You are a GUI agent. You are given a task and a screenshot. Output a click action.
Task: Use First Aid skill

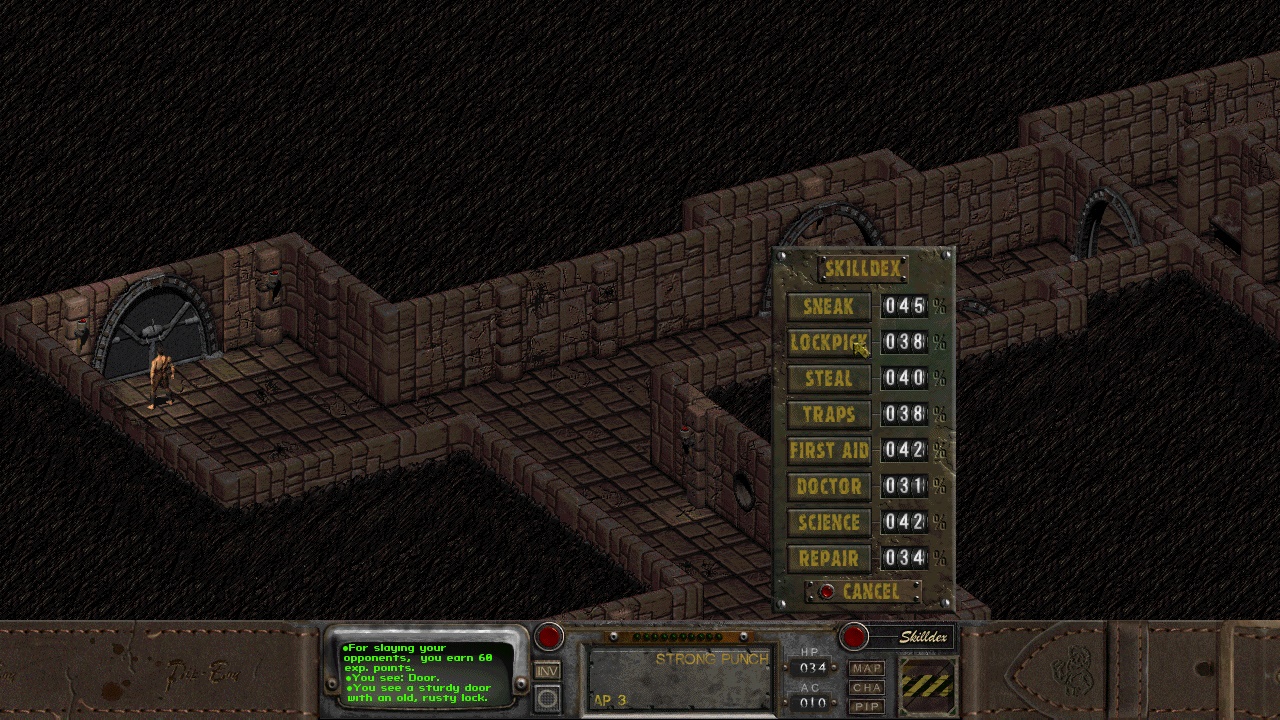coord(829,451)
